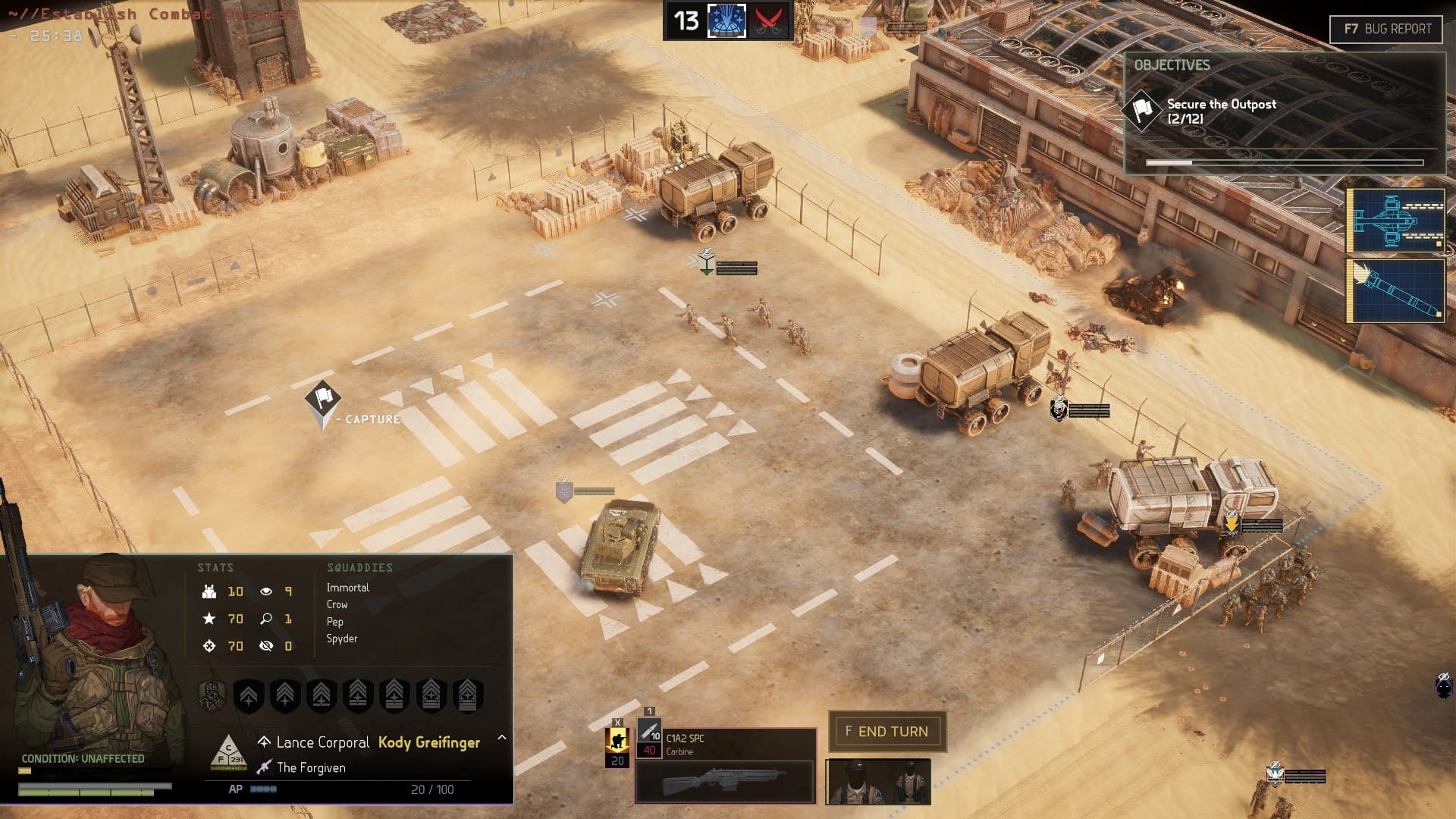The height and width of the screenshot is (819, 1456).
Task: Call in the gunship support blueprint
Action: (1395, 220)
